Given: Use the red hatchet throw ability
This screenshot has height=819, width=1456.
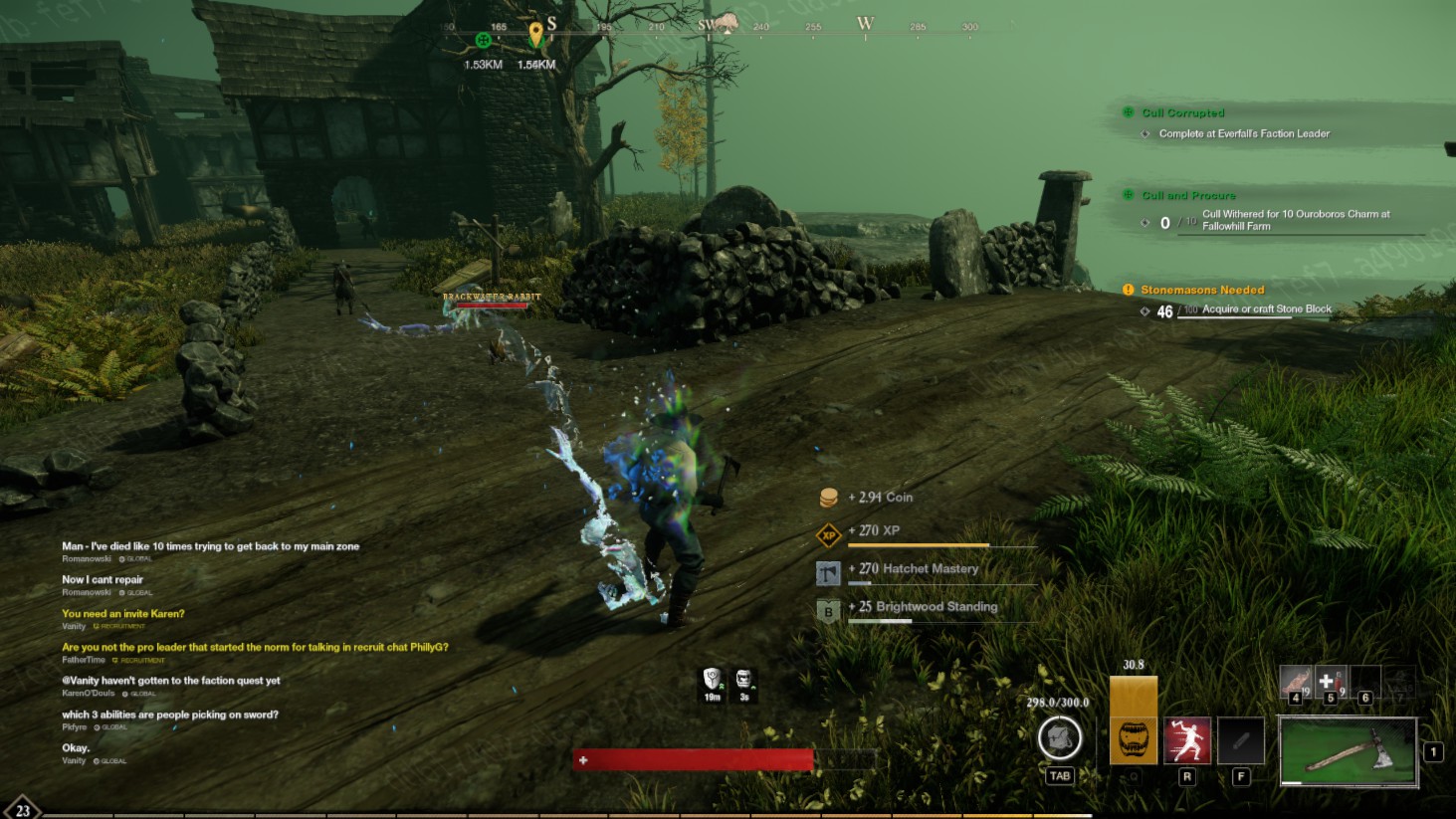Looking at the screenshot, I should [1187, 740].
